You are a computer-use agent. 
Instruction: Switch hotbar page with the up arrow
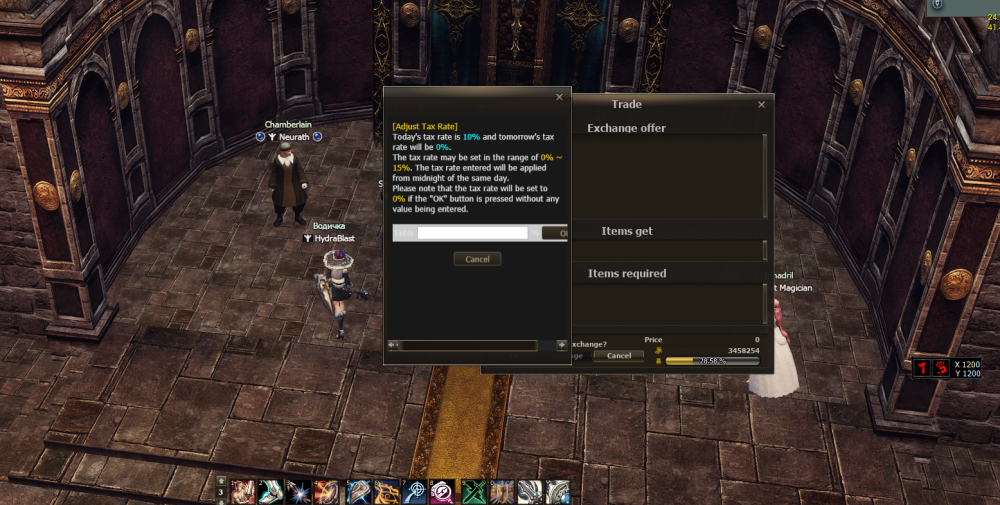pos(221,482)
